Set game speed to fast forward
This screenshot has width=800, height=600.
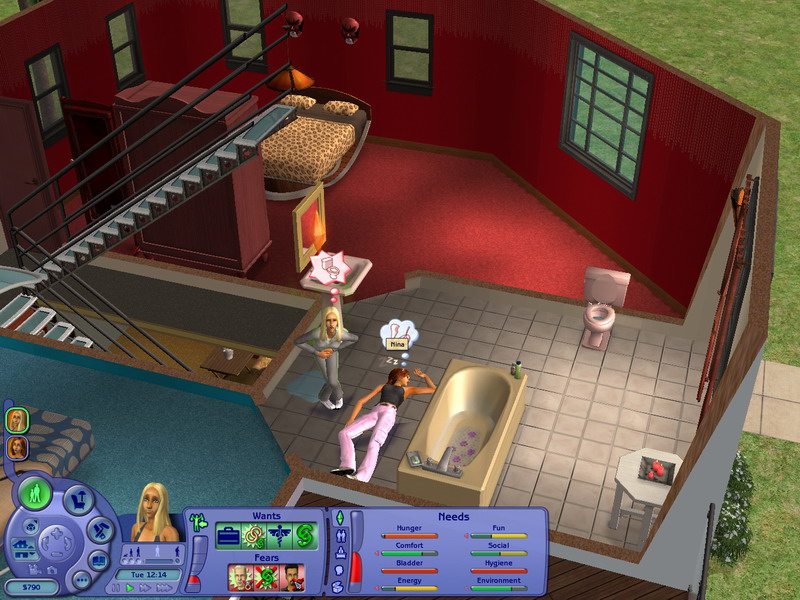pos(143,588)
